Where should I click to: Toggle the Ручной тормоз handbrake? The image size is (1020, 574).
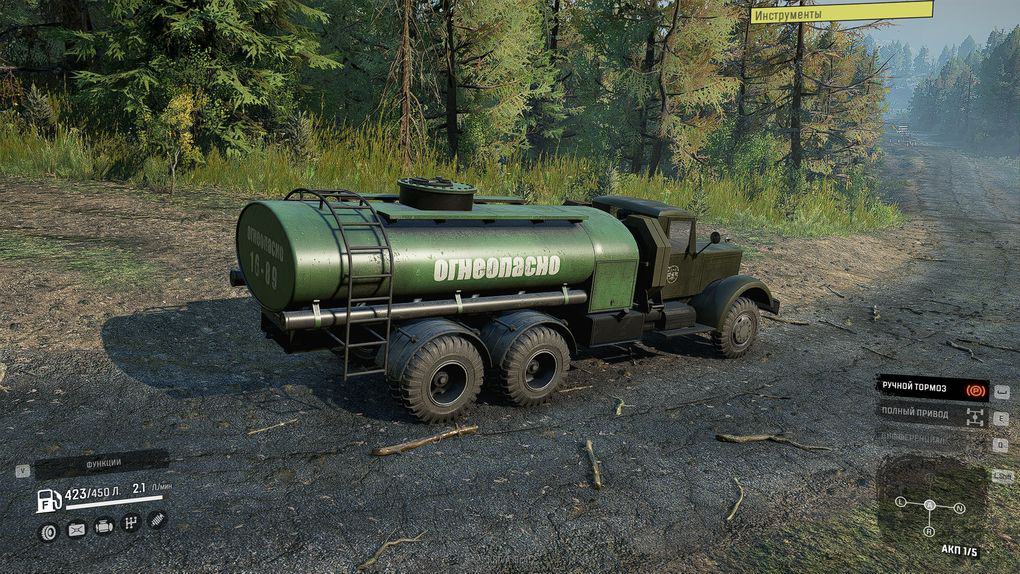pyautogui.click(x=932, y=387)
